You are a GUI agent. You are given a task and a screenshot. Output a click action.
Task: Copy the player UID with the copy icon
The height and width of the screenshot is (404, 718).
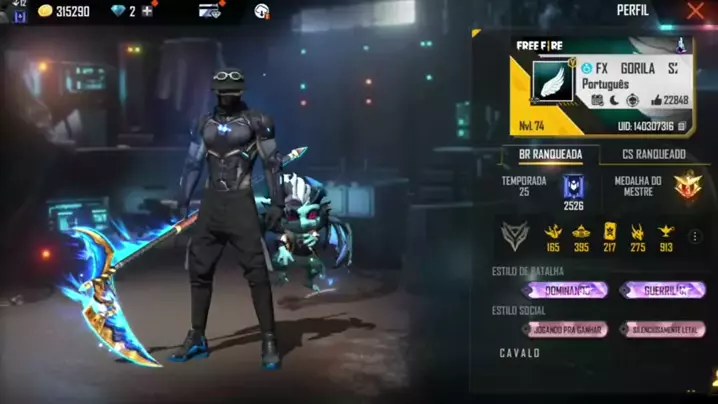tap(681, 127)
